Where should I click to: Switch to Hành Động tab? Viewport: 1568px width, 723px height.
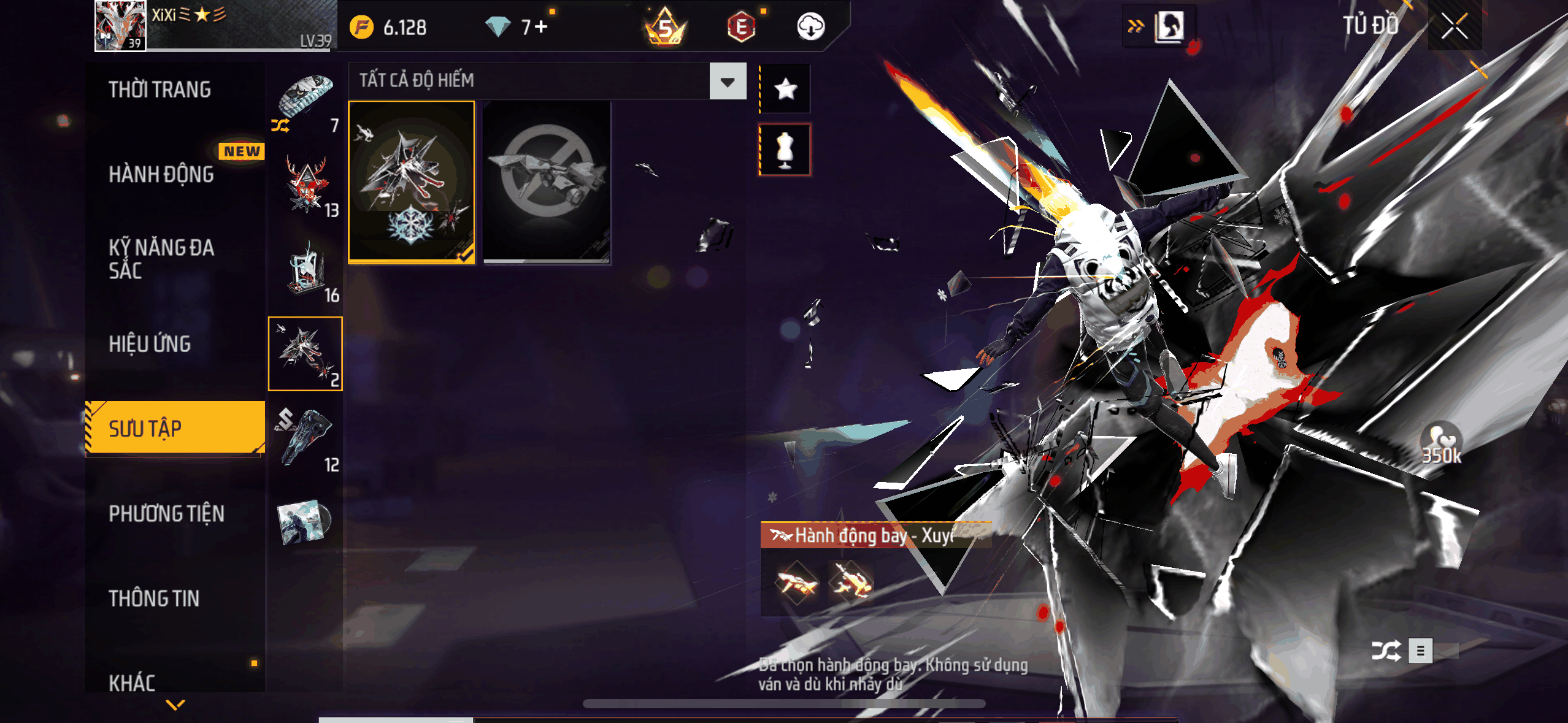click(x=161, y=174)
